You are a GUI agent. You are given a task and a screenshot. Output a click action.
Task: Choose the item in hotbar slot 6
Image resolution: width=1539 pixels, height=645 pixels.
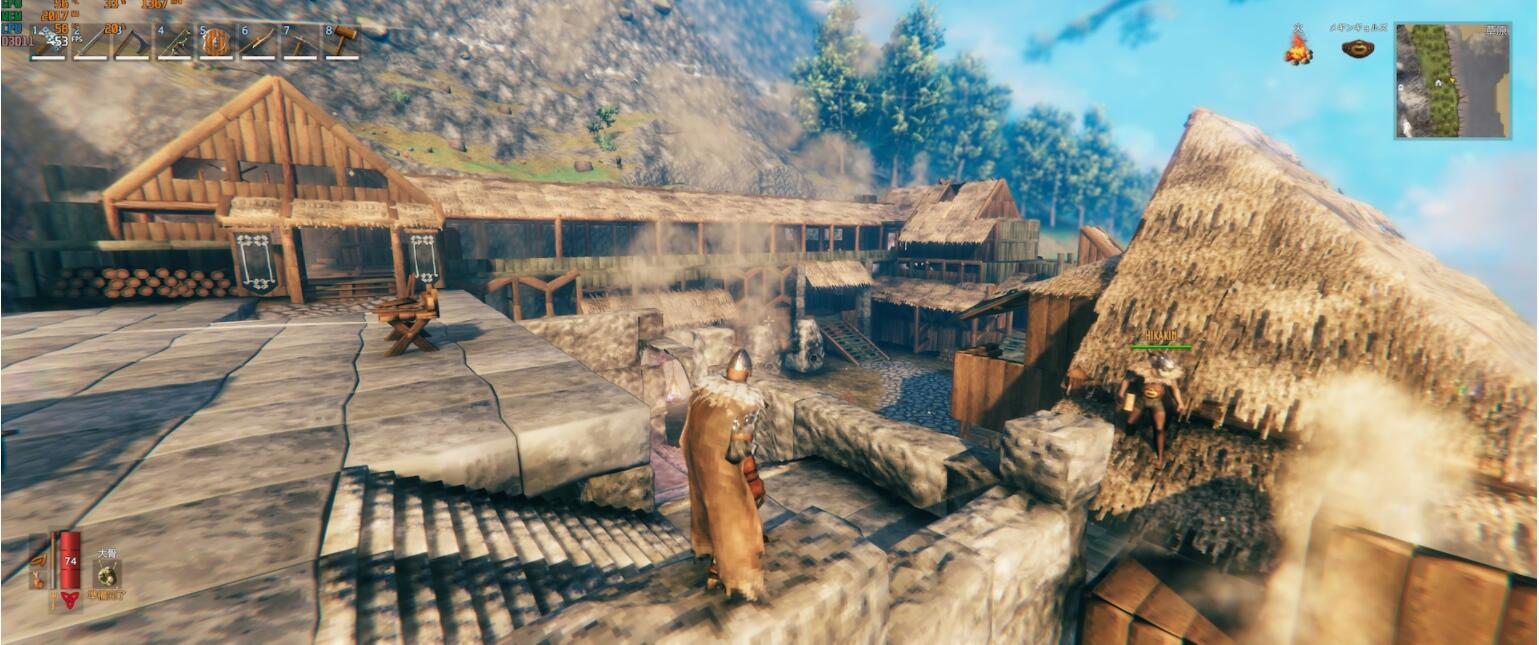pyautogui.click(x=257, y=42)
